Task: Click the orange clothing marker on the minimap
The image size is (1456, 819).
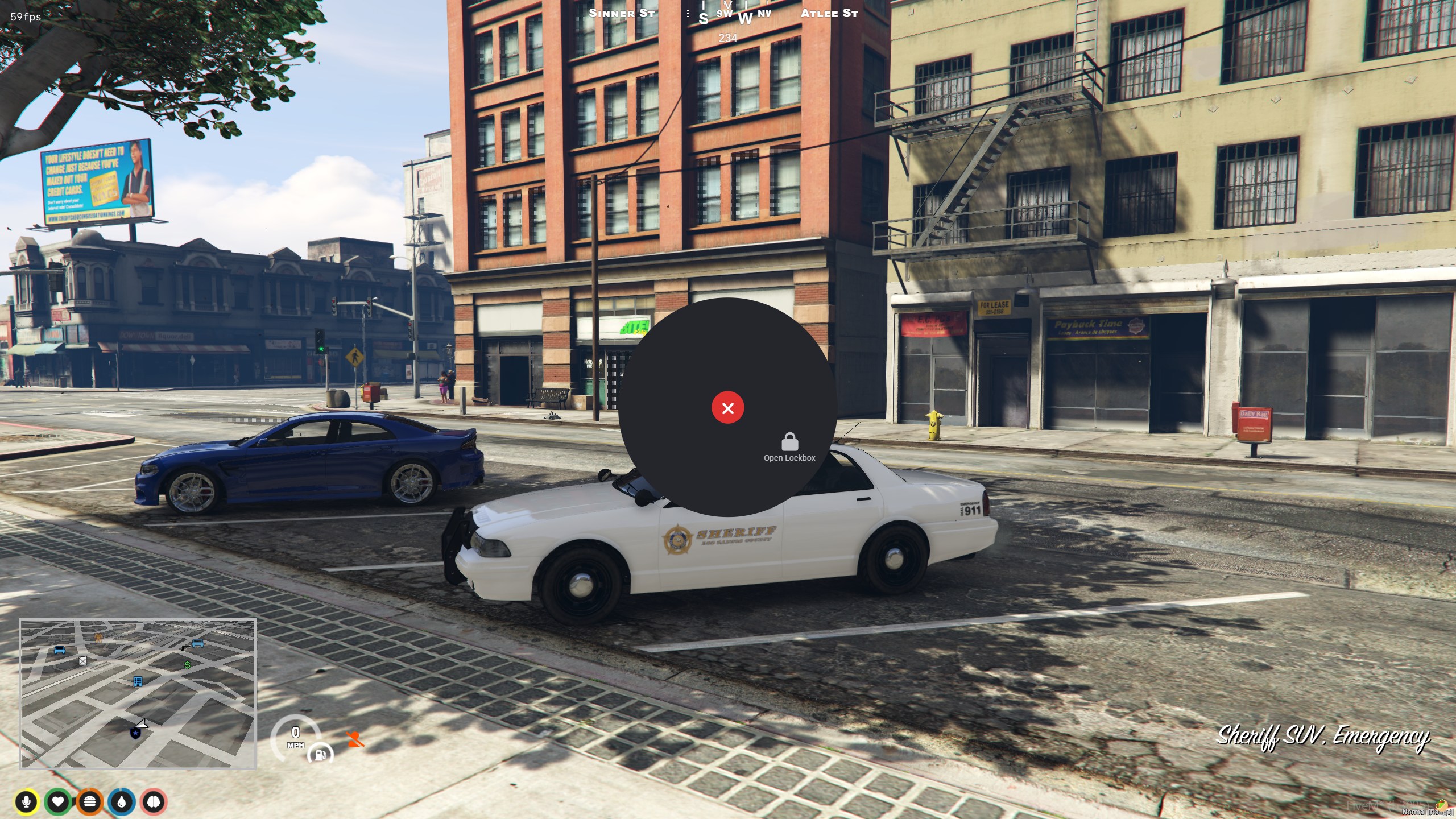Action: click(98, 637)
